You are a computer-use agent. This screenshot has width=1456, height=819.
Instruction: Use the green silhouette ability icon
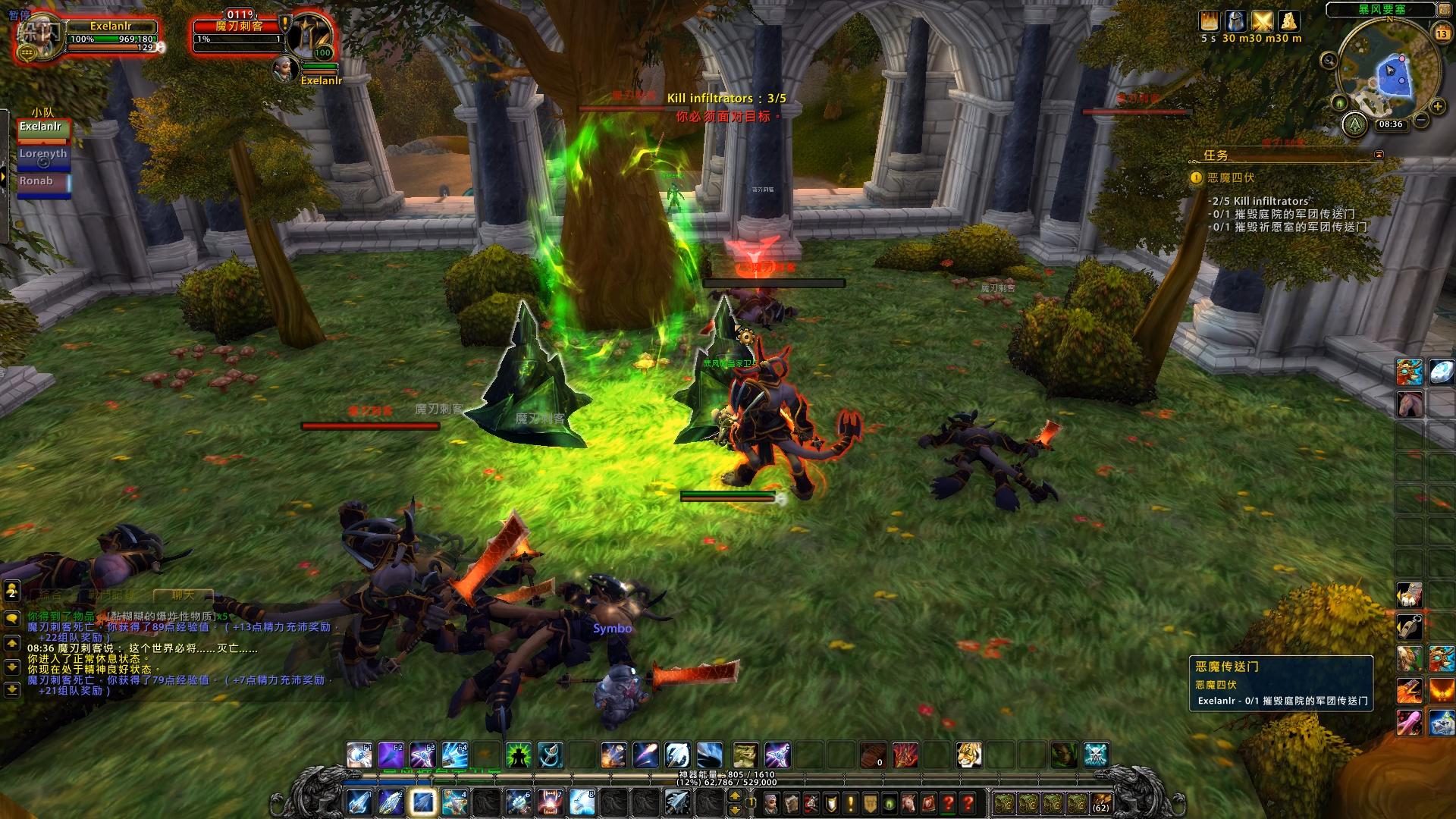[x=519, y=755]
